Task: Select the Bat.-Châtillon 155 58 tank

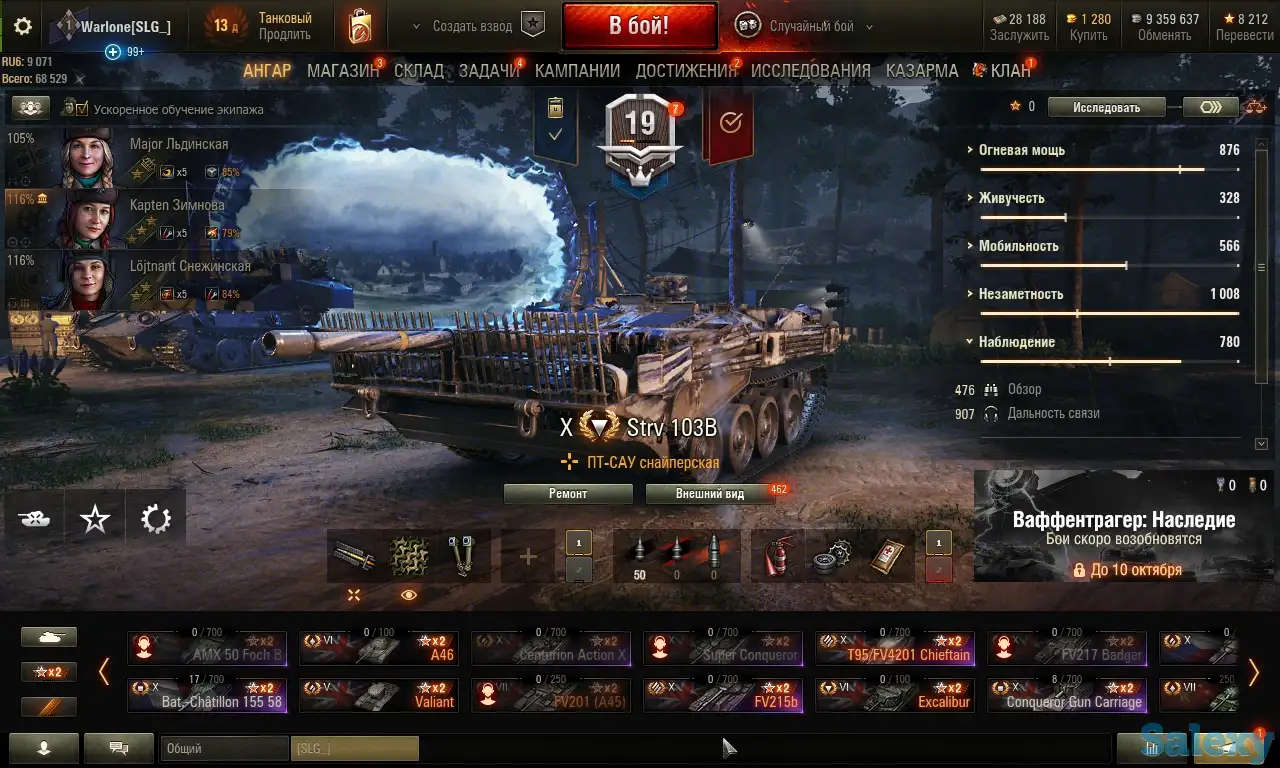Action: click(x=207, y=695)
